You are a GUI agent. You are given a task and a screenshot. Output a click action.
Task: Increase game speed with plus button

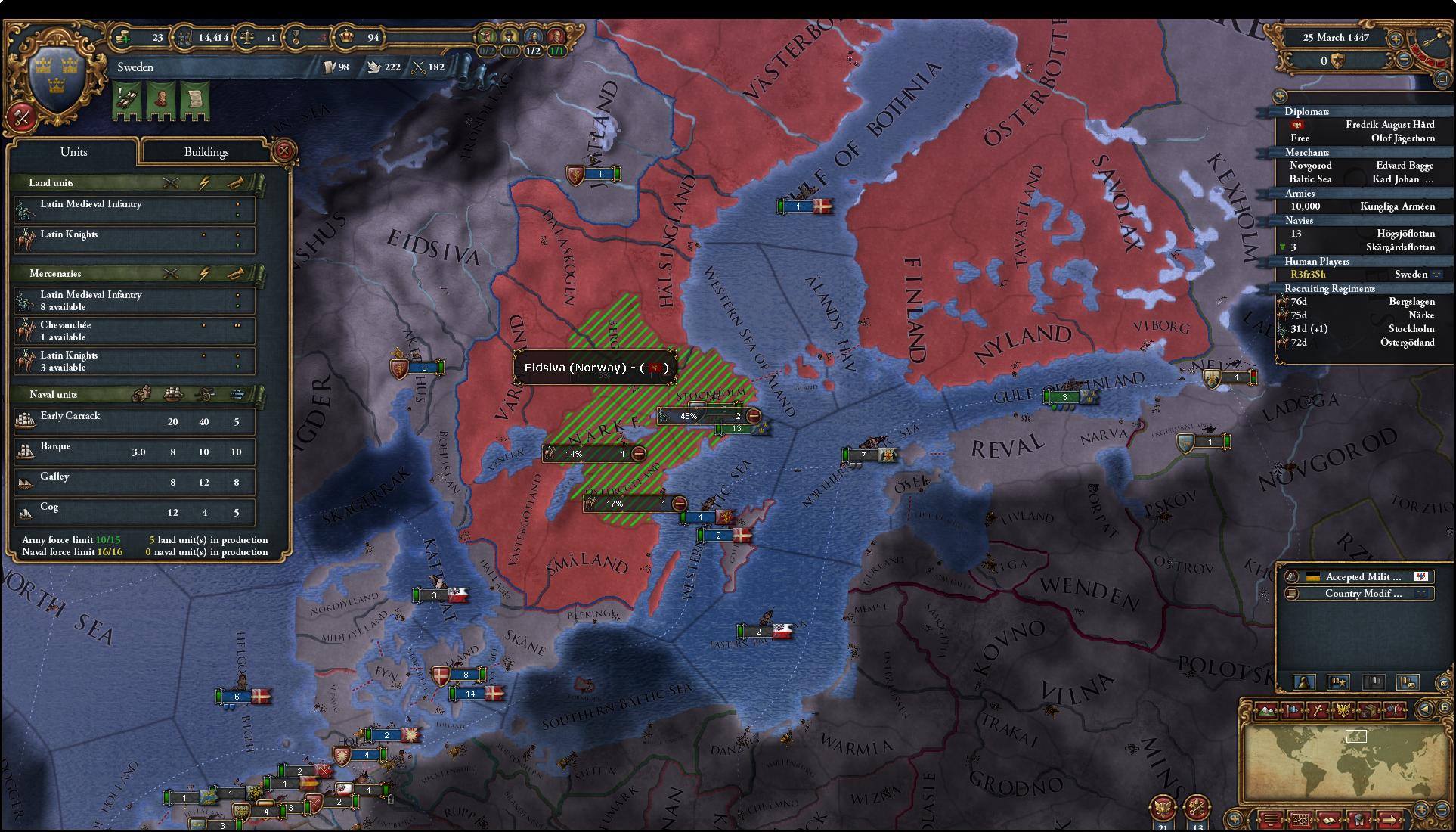1396,39
